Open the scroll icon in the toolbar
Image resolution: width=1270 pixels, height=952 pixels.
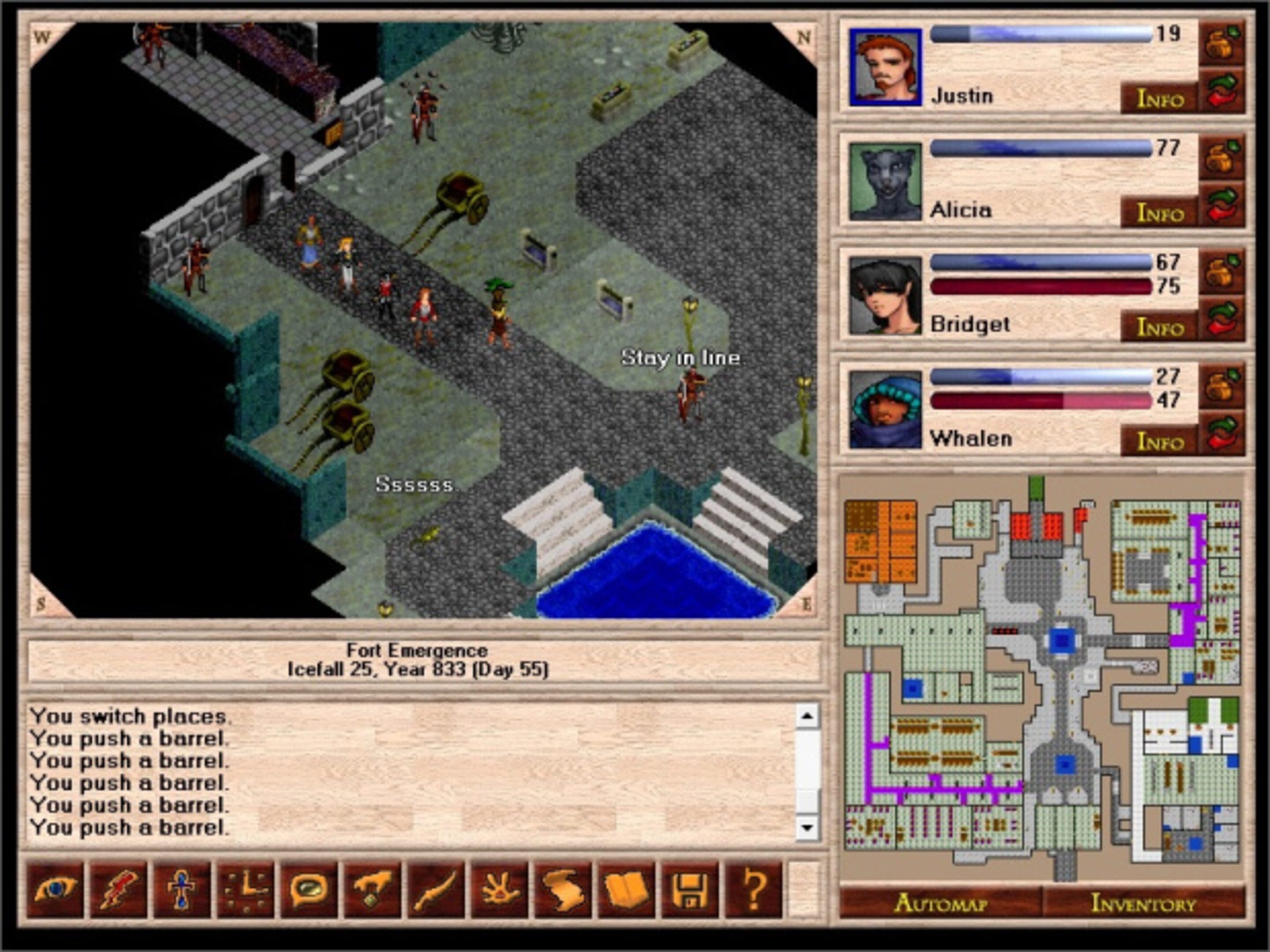[x=563, y=890]
